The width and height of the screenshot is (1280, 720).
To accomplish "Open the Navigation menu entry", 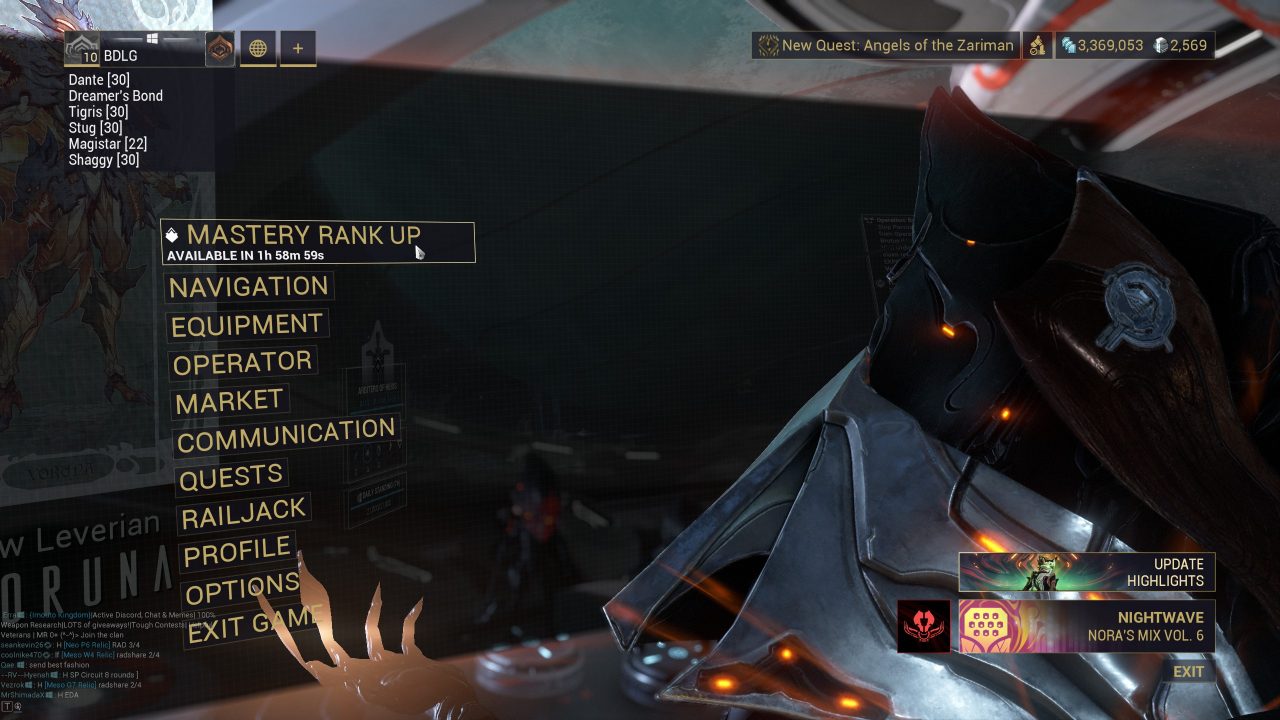I will coord(248,288).
